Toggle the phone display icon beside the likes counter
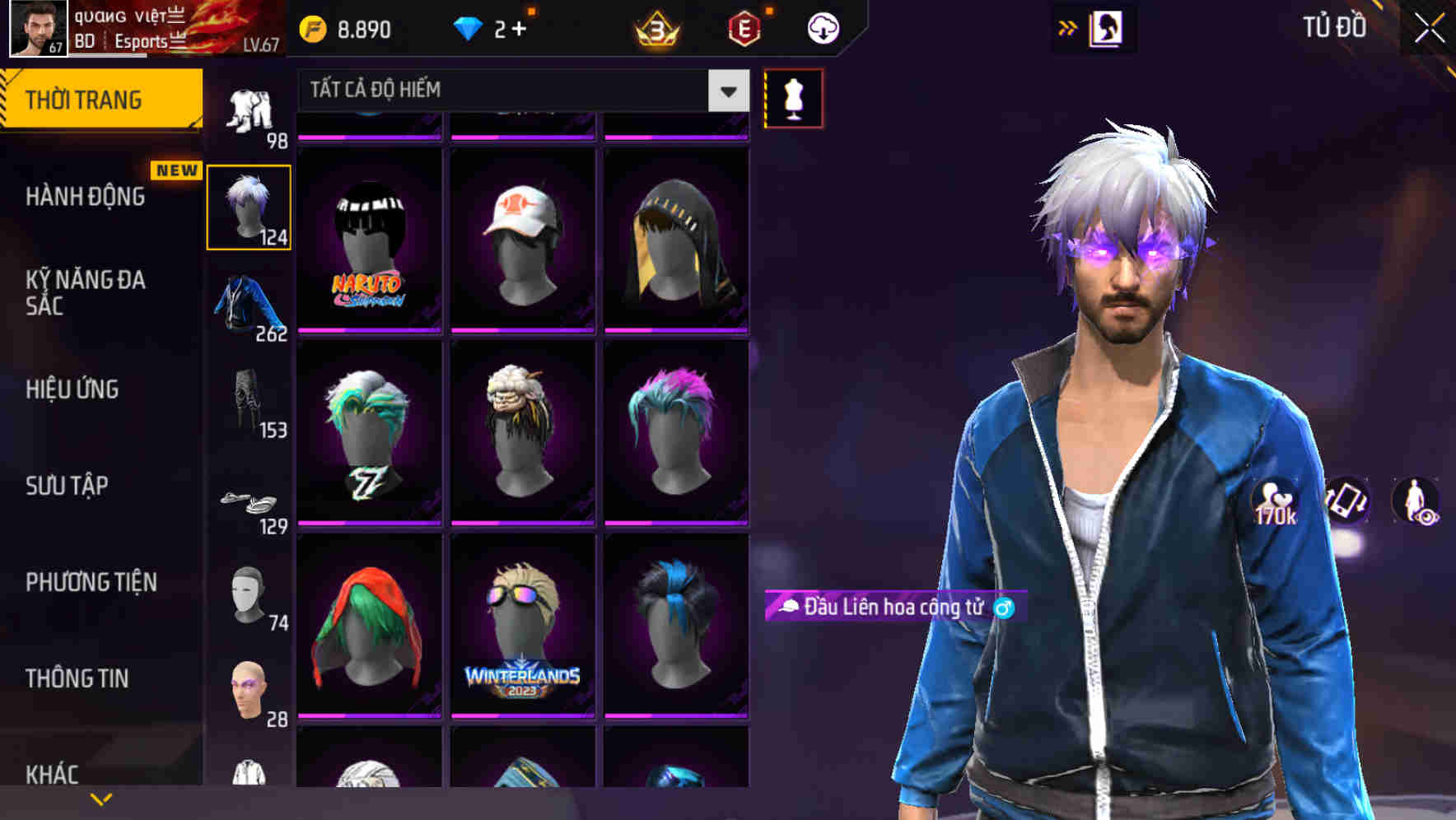Screen dimensions: 1456x820 click(1345, 504)
